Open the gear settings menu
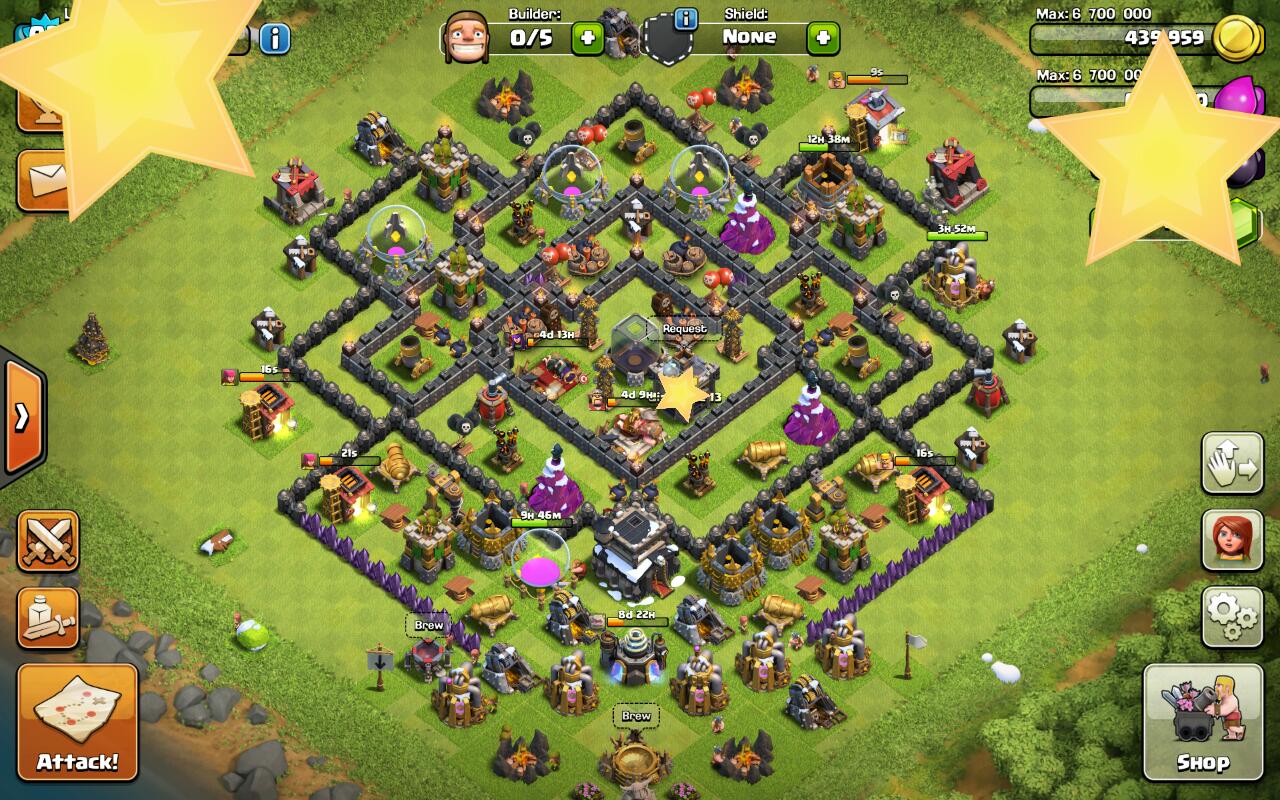The height and width of the screenshot is (800, 1280). [1231, 617]
